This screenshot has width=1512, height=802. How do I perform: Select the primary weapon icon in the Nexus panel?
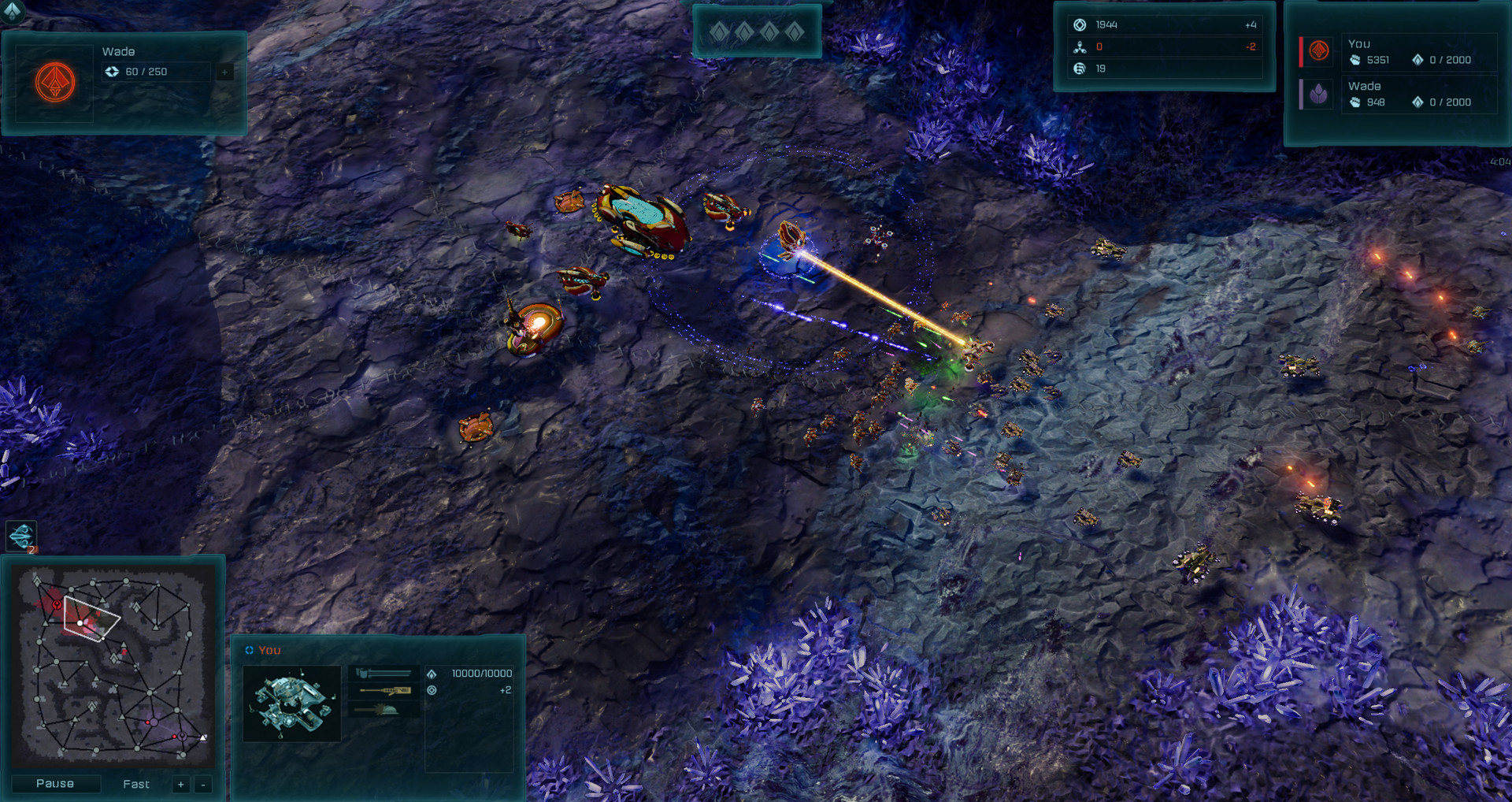pos(384,674)
